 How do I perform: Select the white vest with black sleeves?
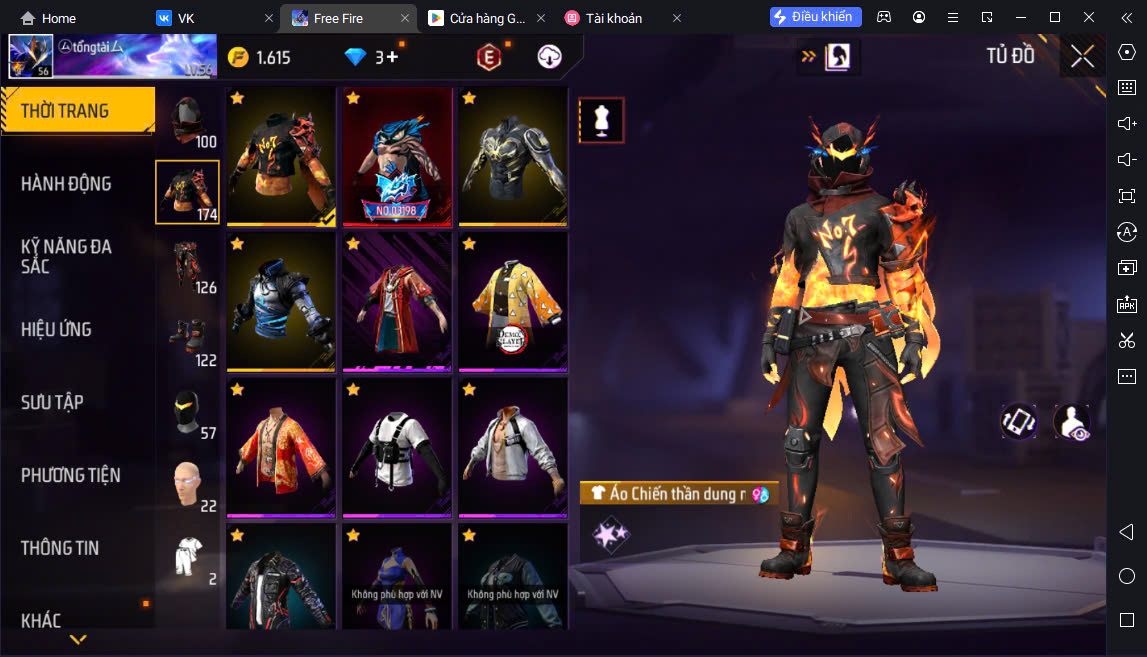397,446
